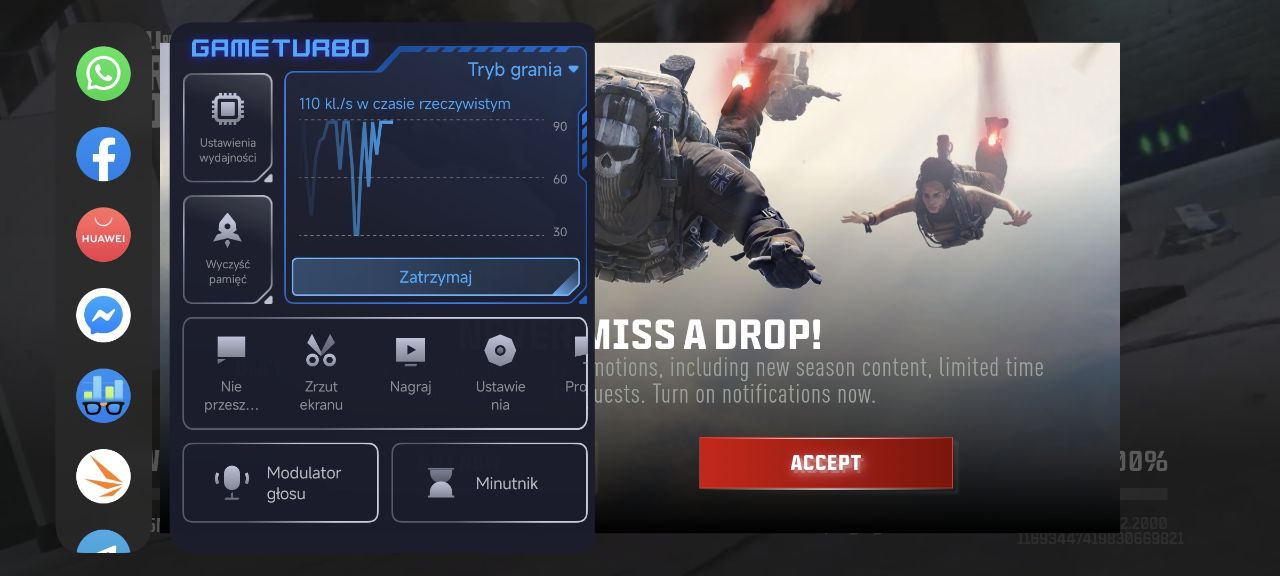This screenshot has height=576, width=1280.
Task: Open the orange swoosh app icon
Action: (103, 476)
